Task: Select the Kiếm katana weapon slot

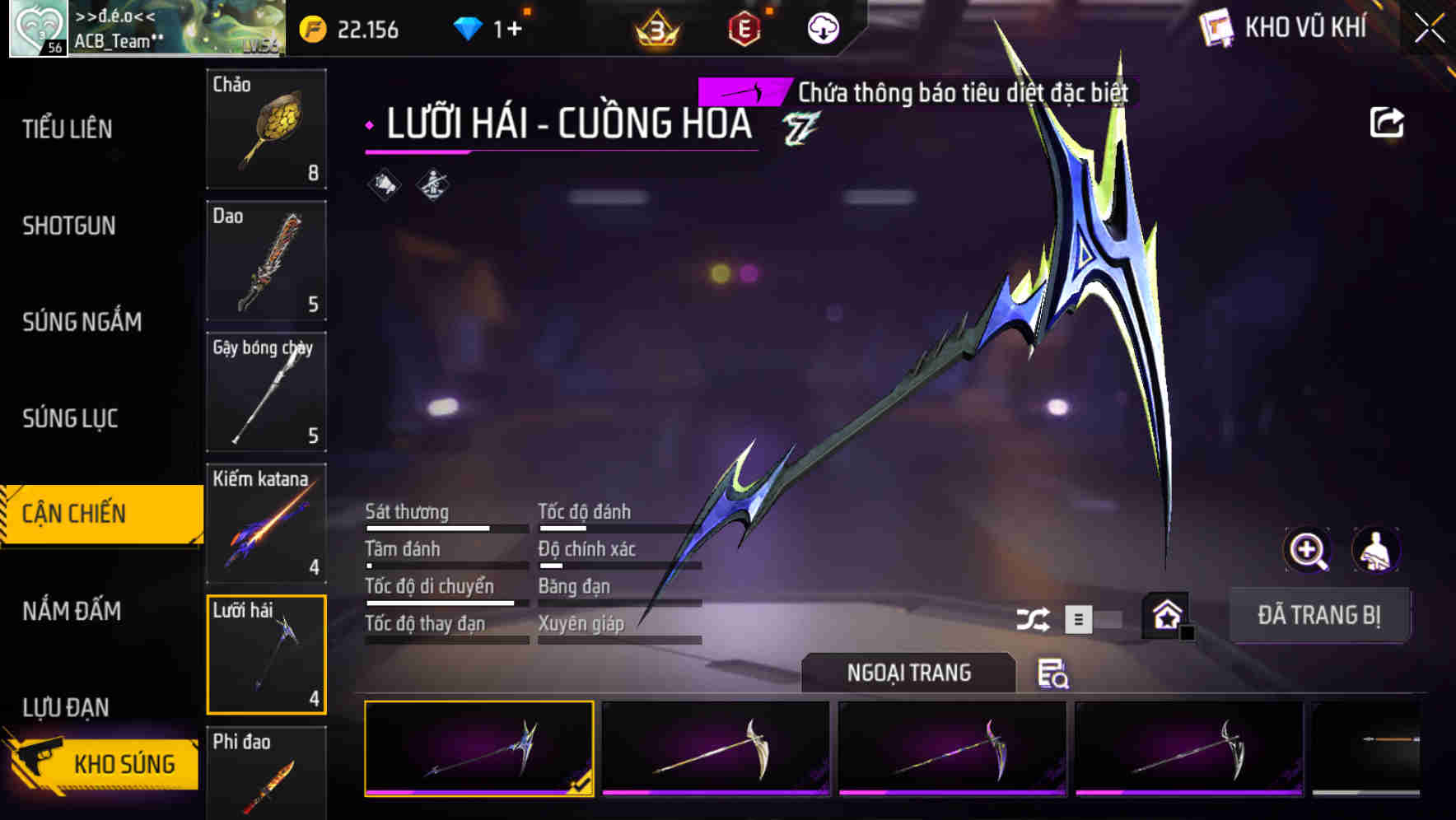Action: (x=265, y=523)
